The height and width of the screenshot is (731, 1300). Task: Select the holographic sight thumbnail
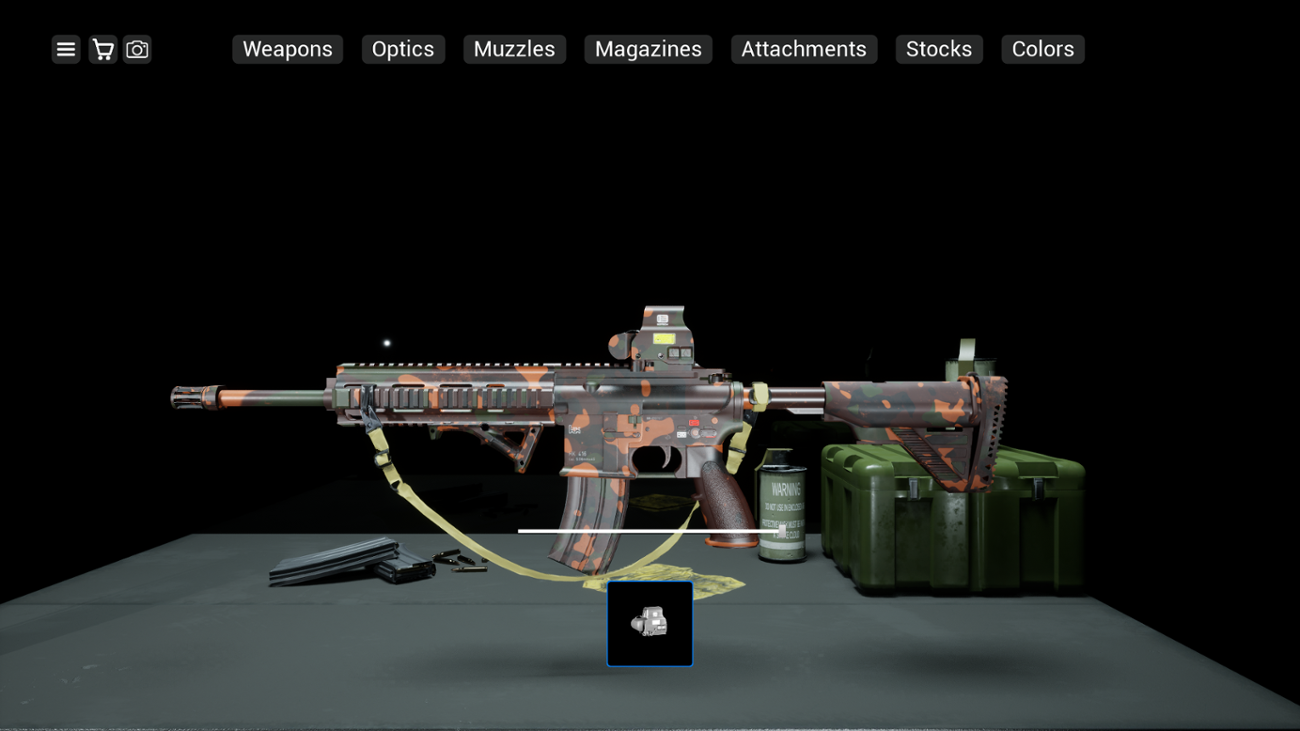click(649, 623)
